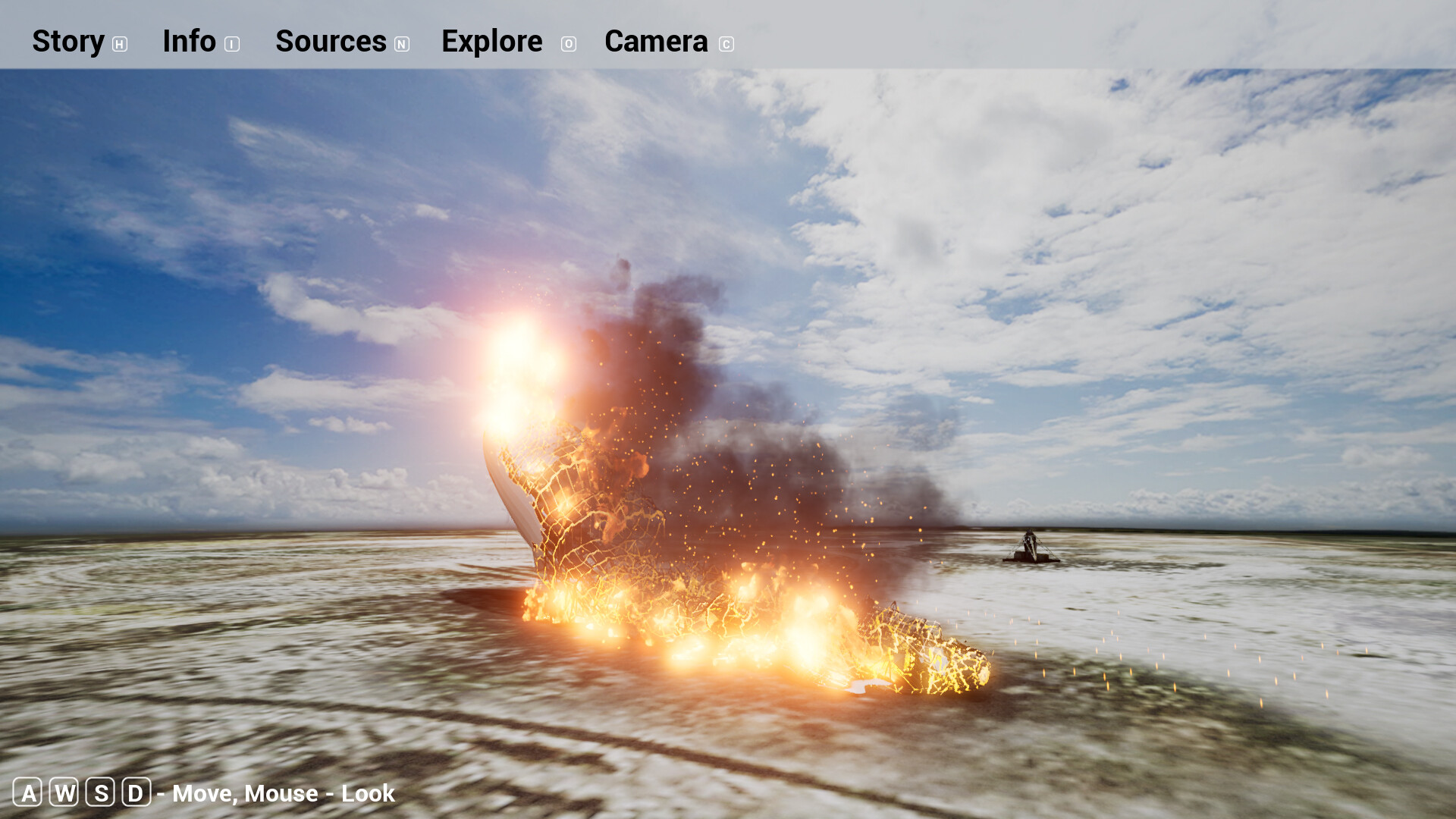The image size is (1456, 819).
Task: Click the N shortcut badge beside Sources
Action: tap(401, 44)
